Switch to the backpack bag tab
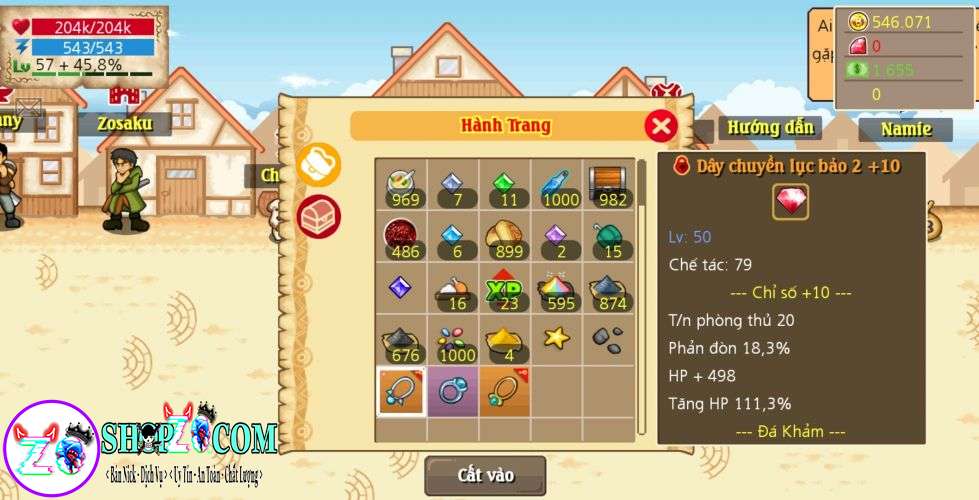 click(x=319, y=164)
